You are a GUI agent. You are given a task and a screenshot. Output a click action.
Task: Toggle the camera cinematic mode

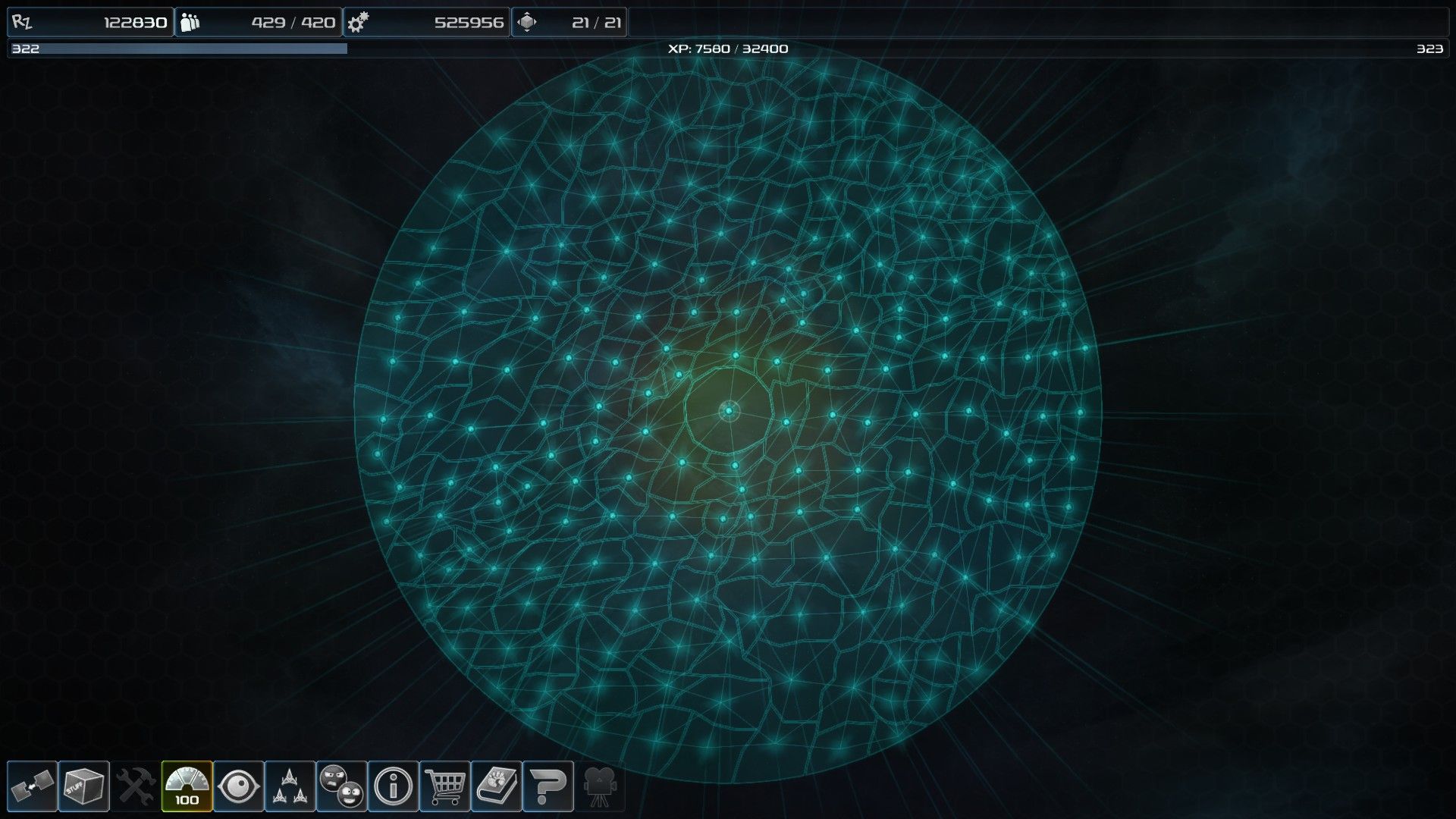click(600, 785)
